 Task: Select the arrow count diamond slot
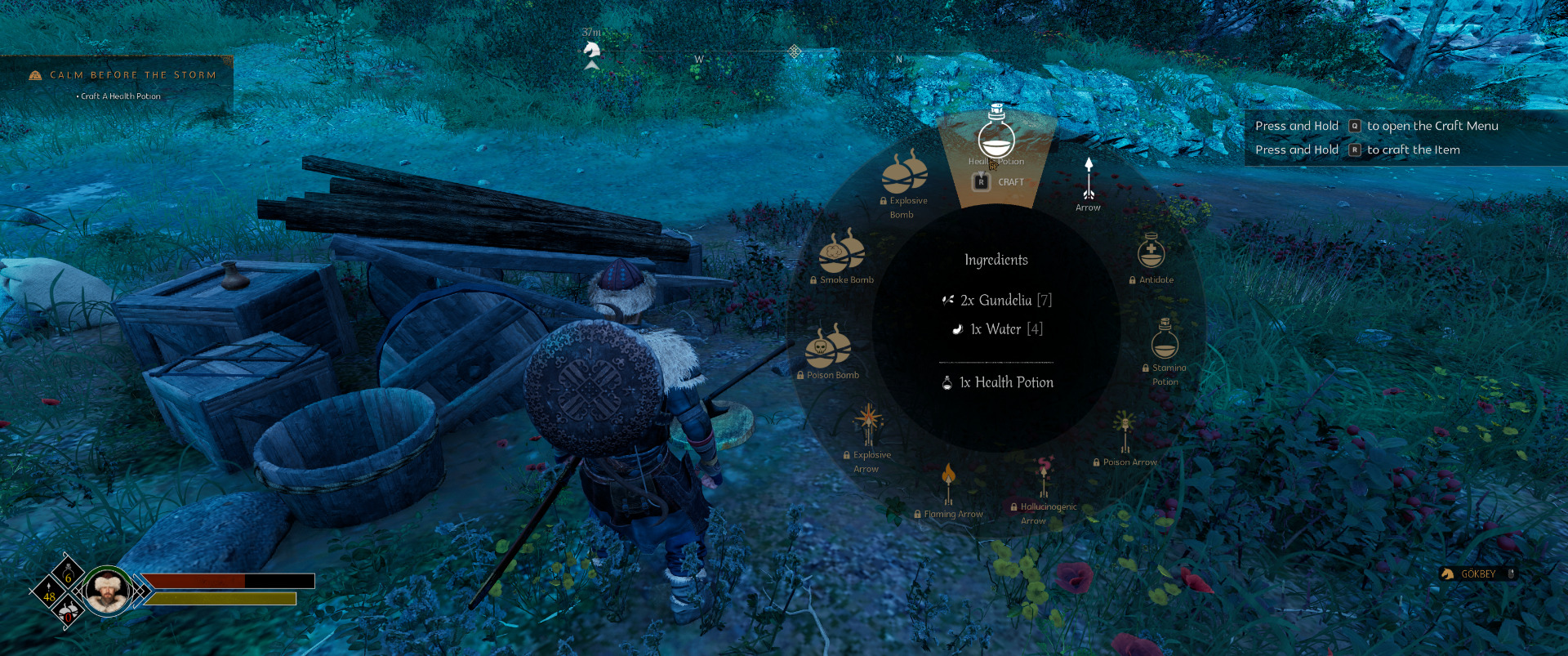(49, 591)
